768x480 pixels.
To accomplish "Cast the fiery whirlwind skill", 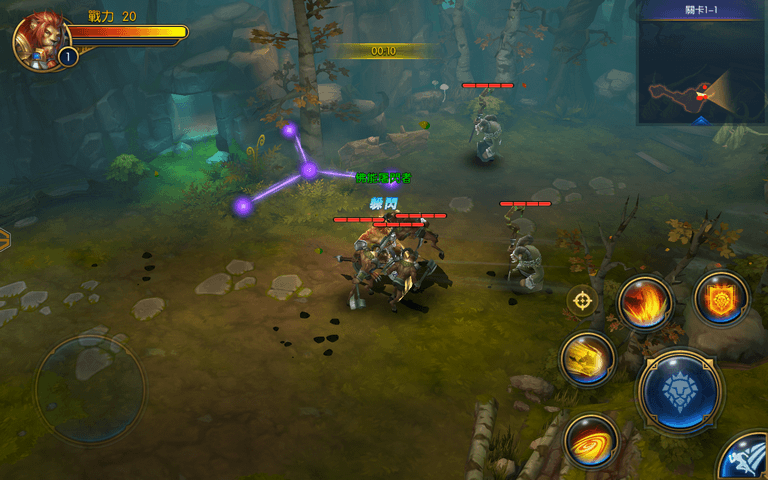I will coord(590,440).
